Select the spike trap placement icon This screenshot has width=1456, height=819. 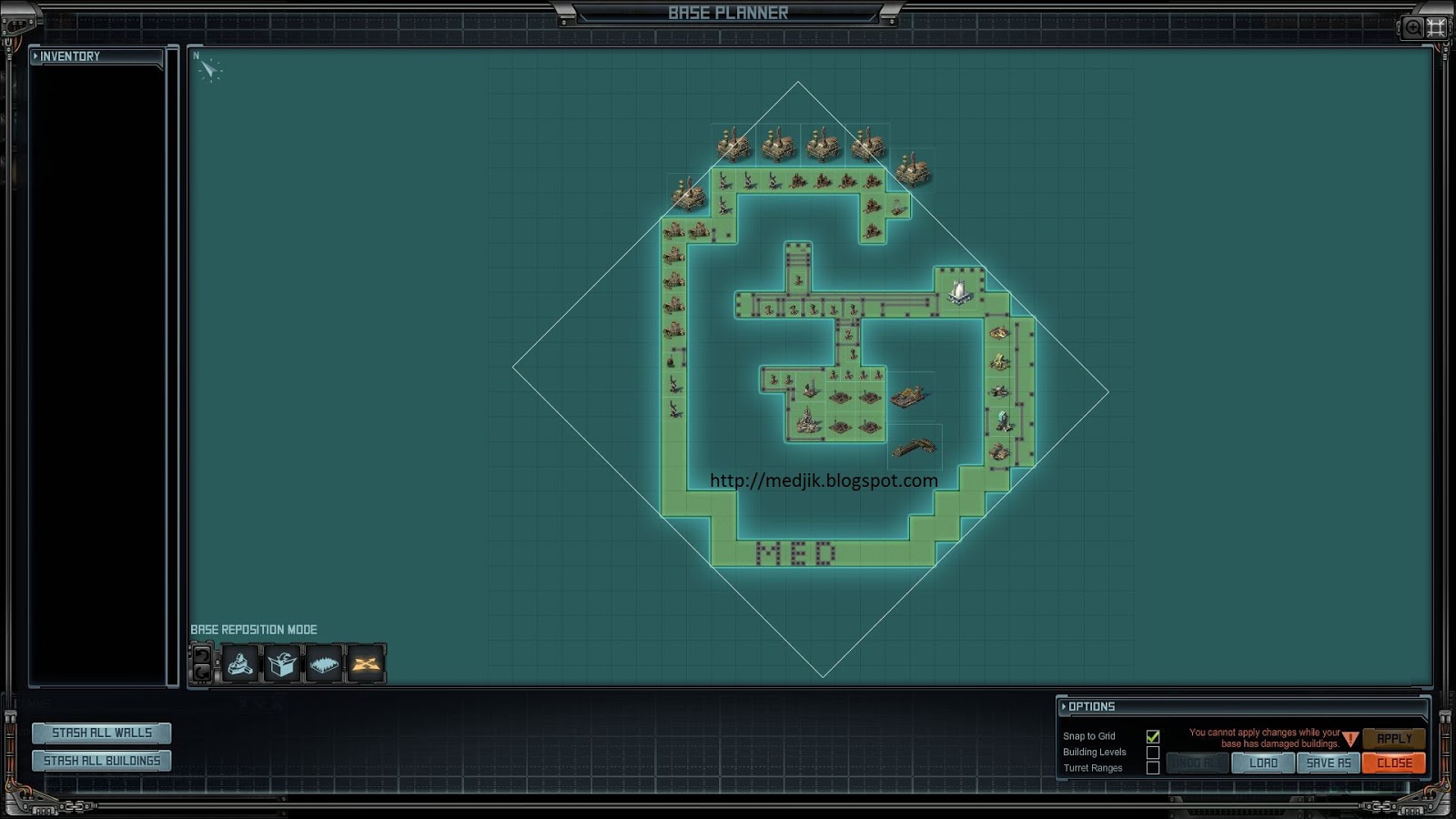tap(325, 662)
